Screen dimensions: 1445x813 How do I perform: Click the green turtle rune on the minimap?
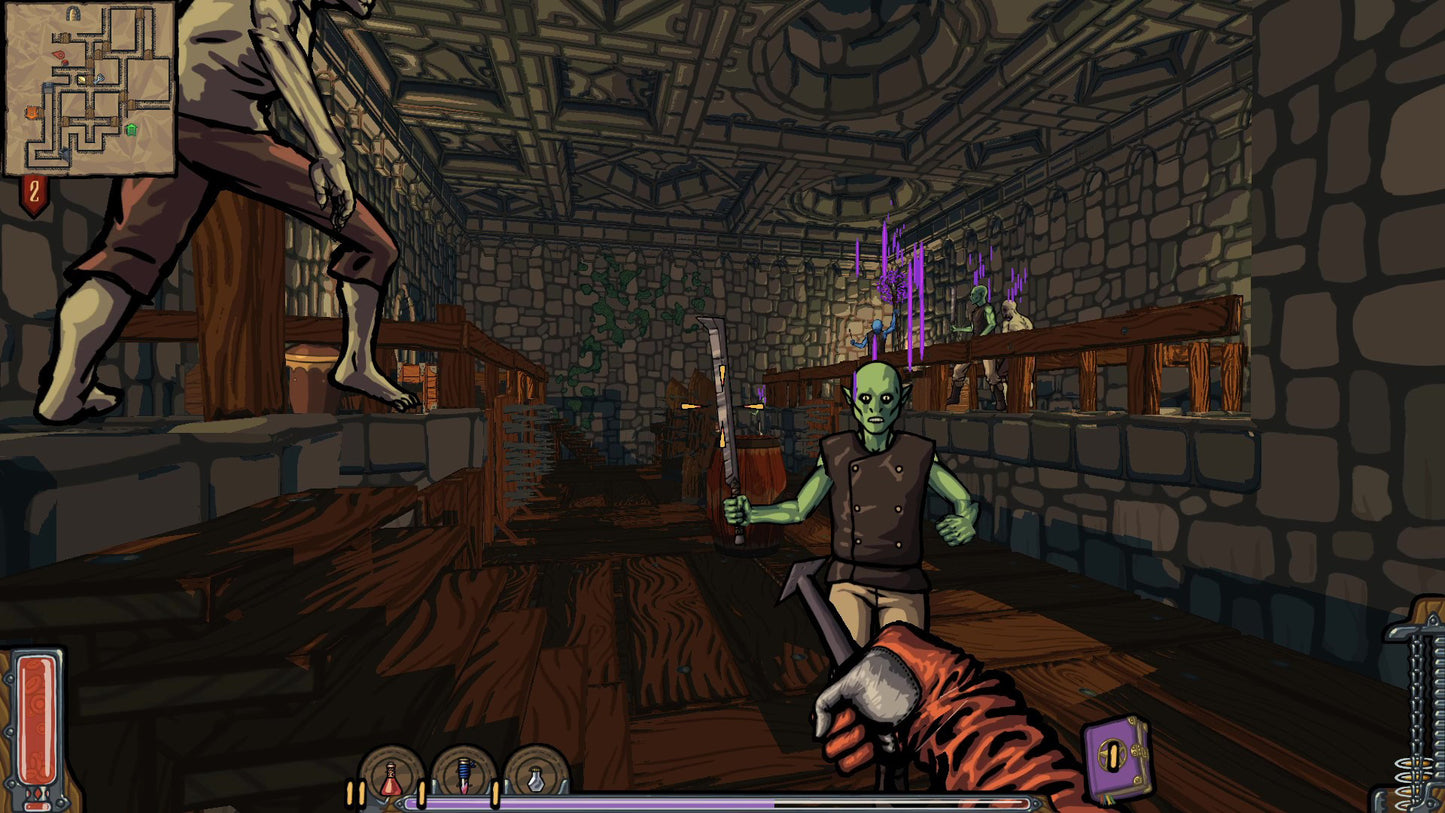(131, 130)
